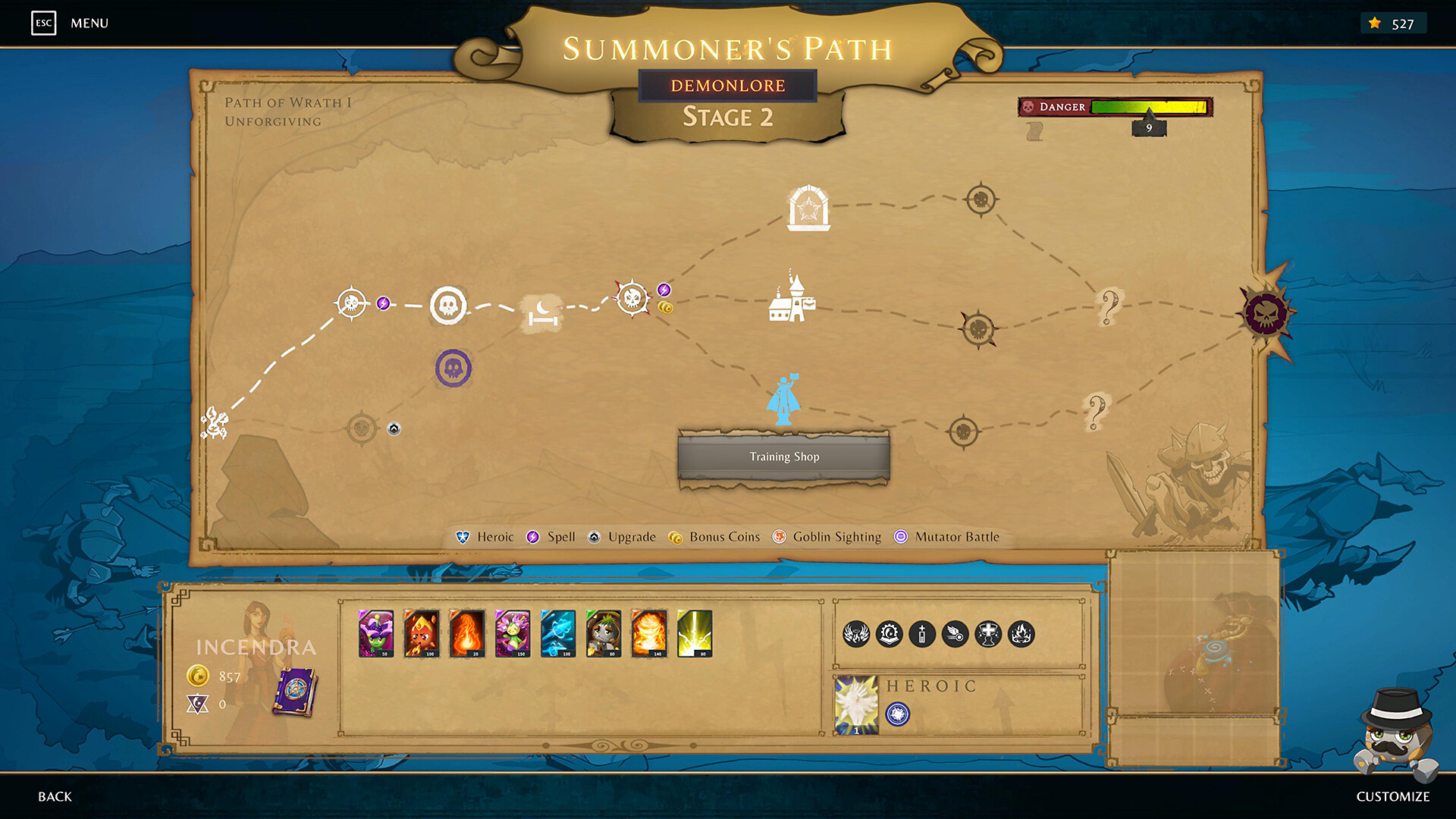
Task: Select the winged-boot speed artifact icon
Action: [954, 635]
